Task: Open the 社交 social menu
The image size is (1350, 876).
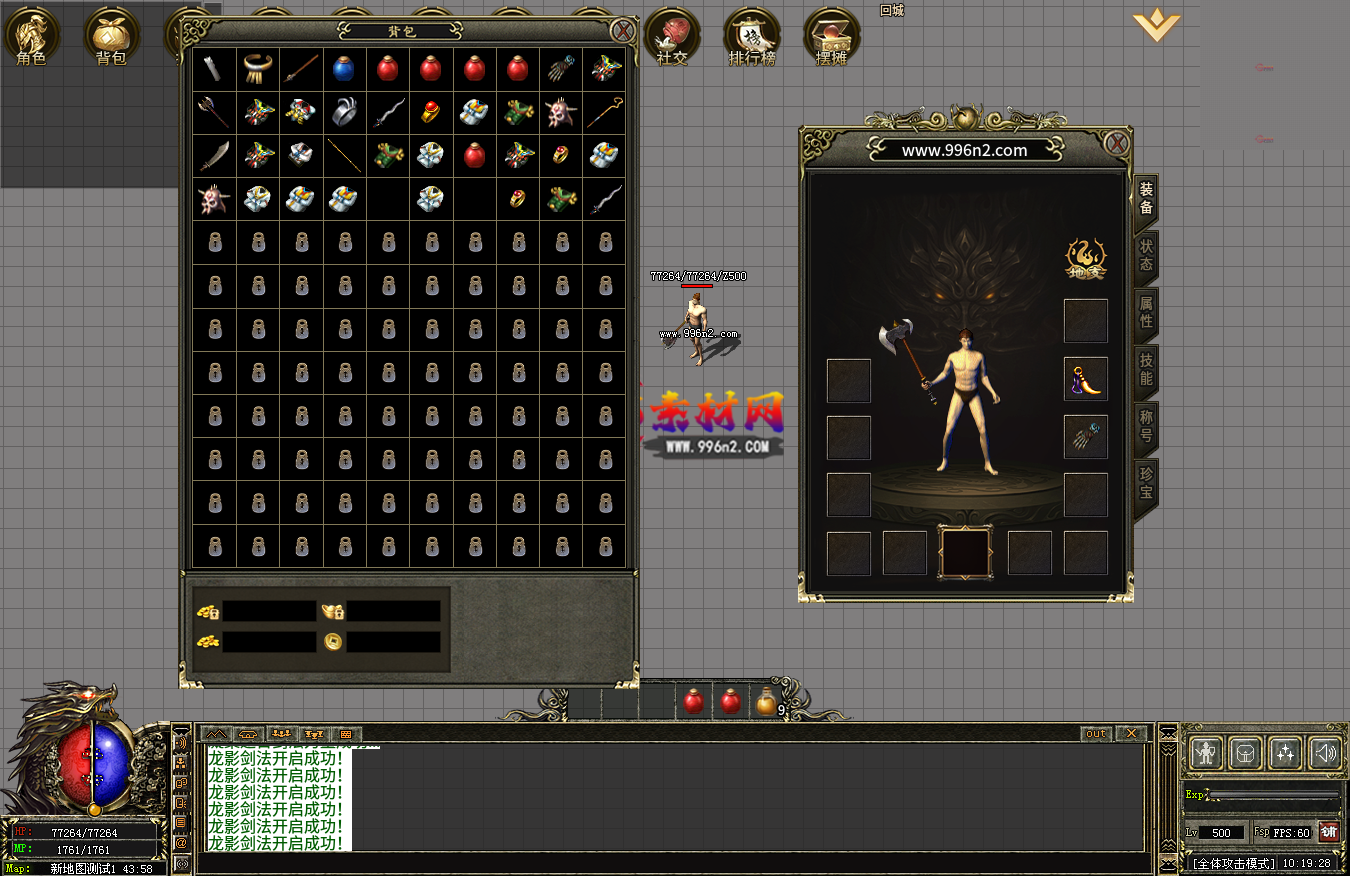Action: pos(672,37)
